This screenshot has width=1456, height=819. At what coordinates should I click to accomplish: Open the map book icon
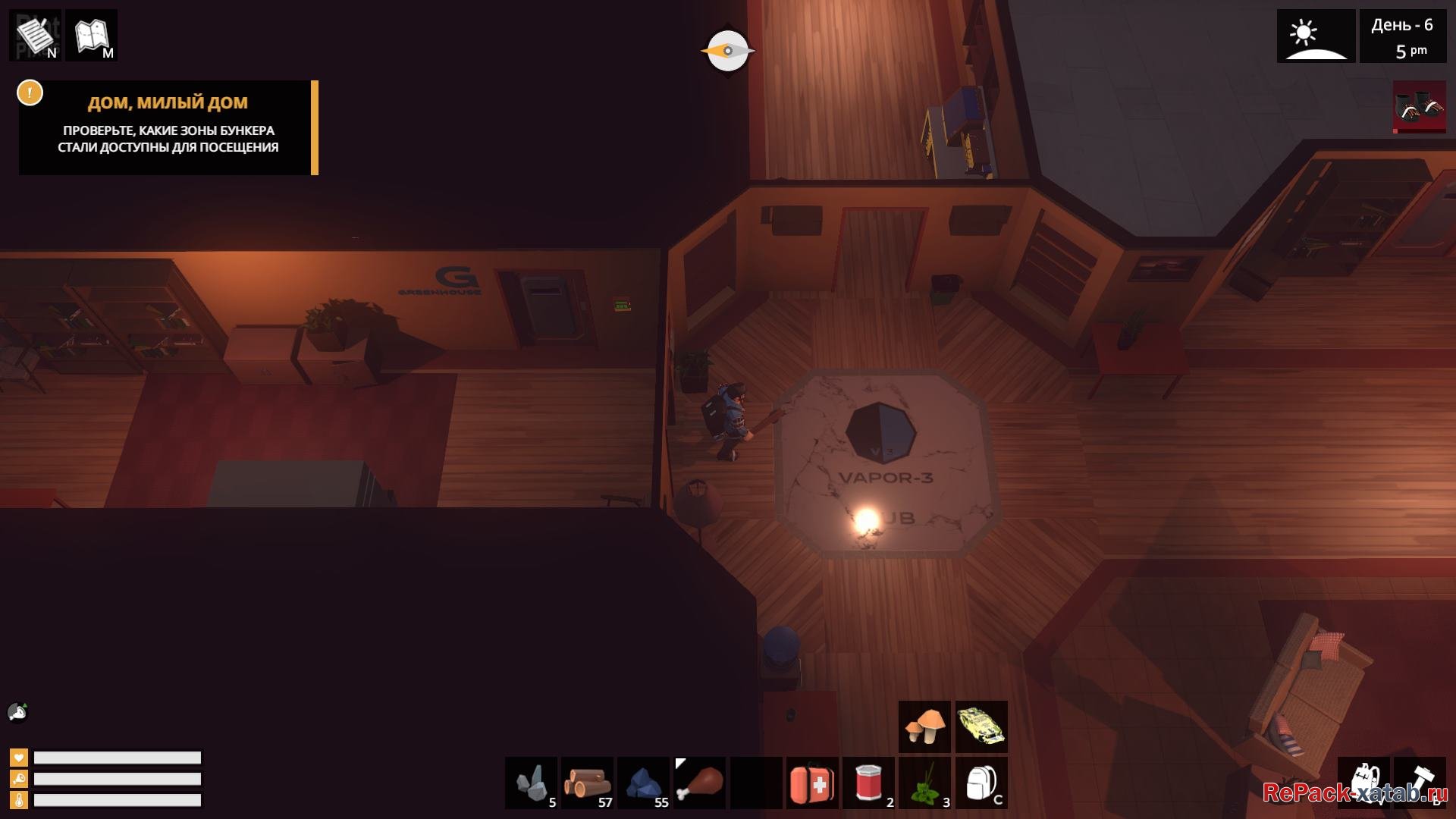pyautogui.click(x=92, y=35)
